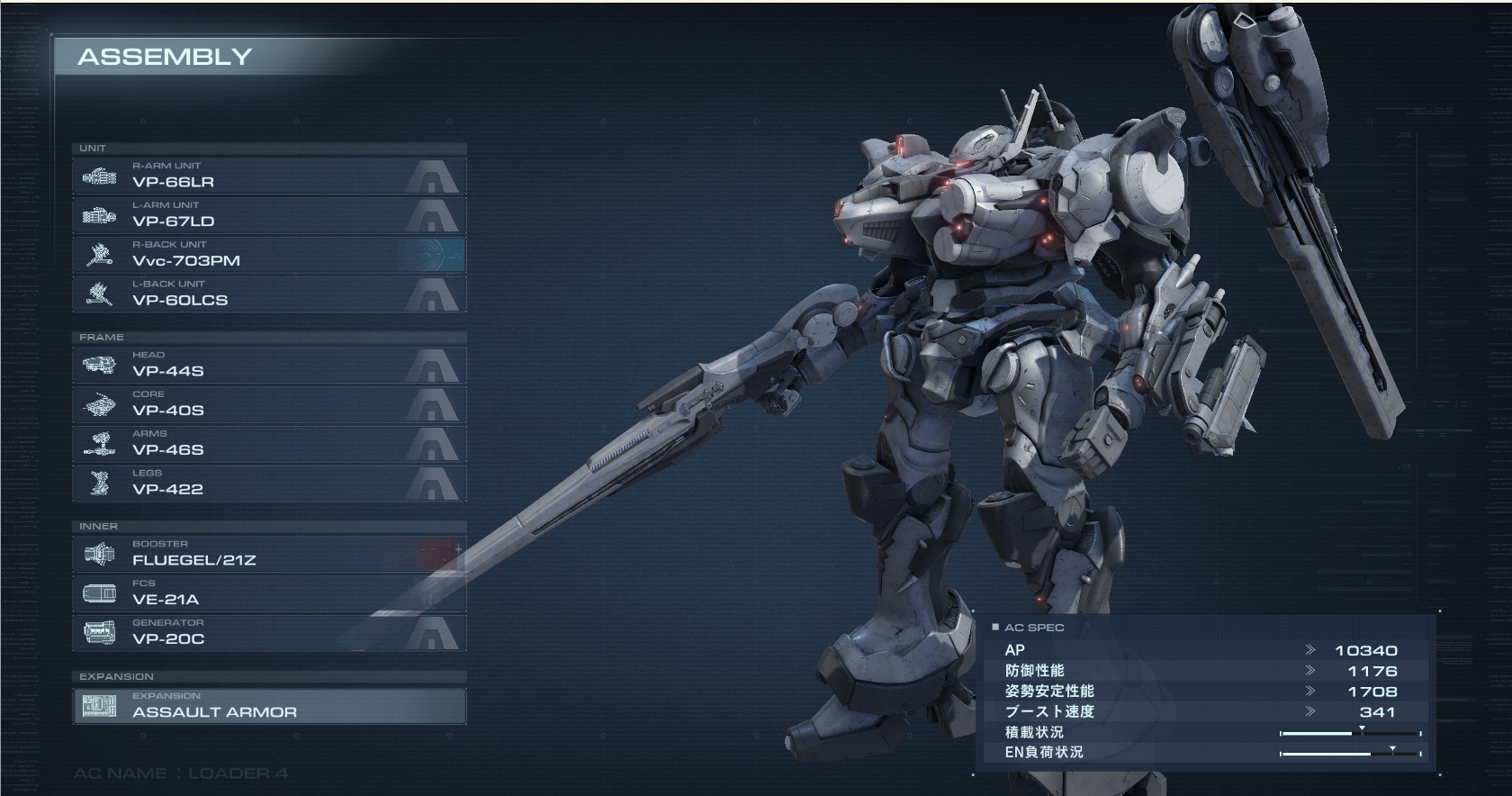Select the R-ARM UNIT VP-66LR slot
The width and height of the screenshot is (1512, 796).
click(x=268, y=176)
